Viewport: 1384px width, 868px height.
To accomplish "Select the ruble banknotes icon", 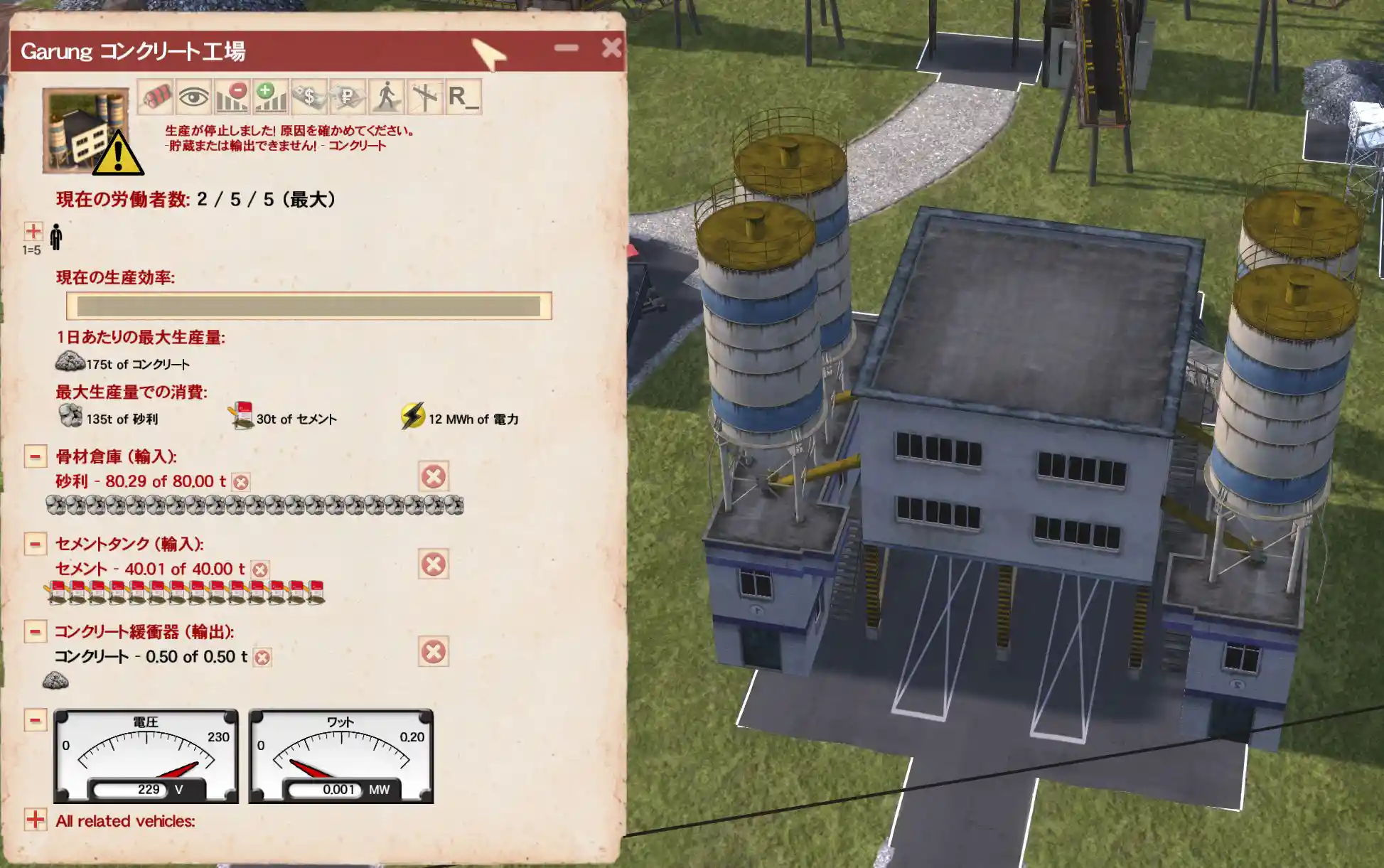I will tap(347, 97).
